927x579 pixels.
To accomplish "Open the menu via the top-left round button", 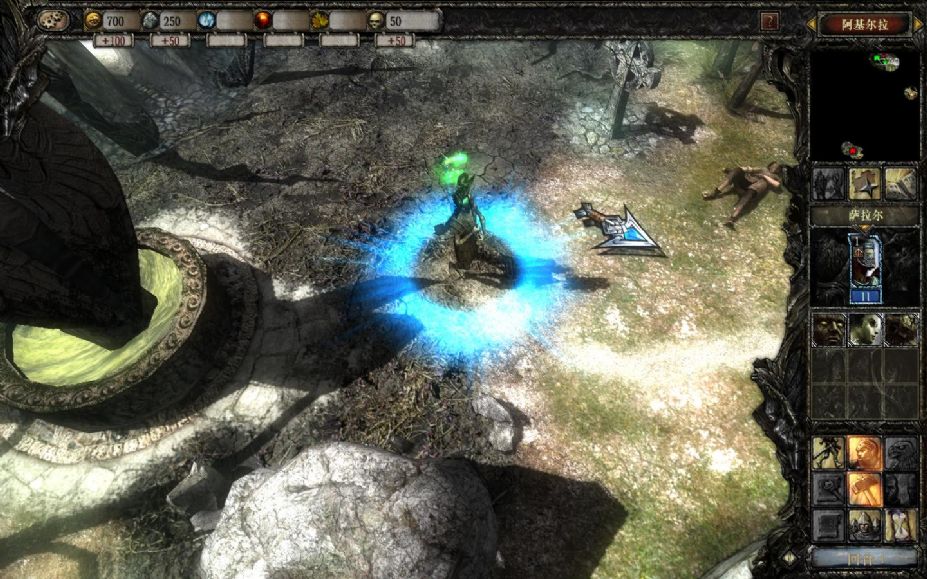I will pyautogui.click(x=53, y=20).
